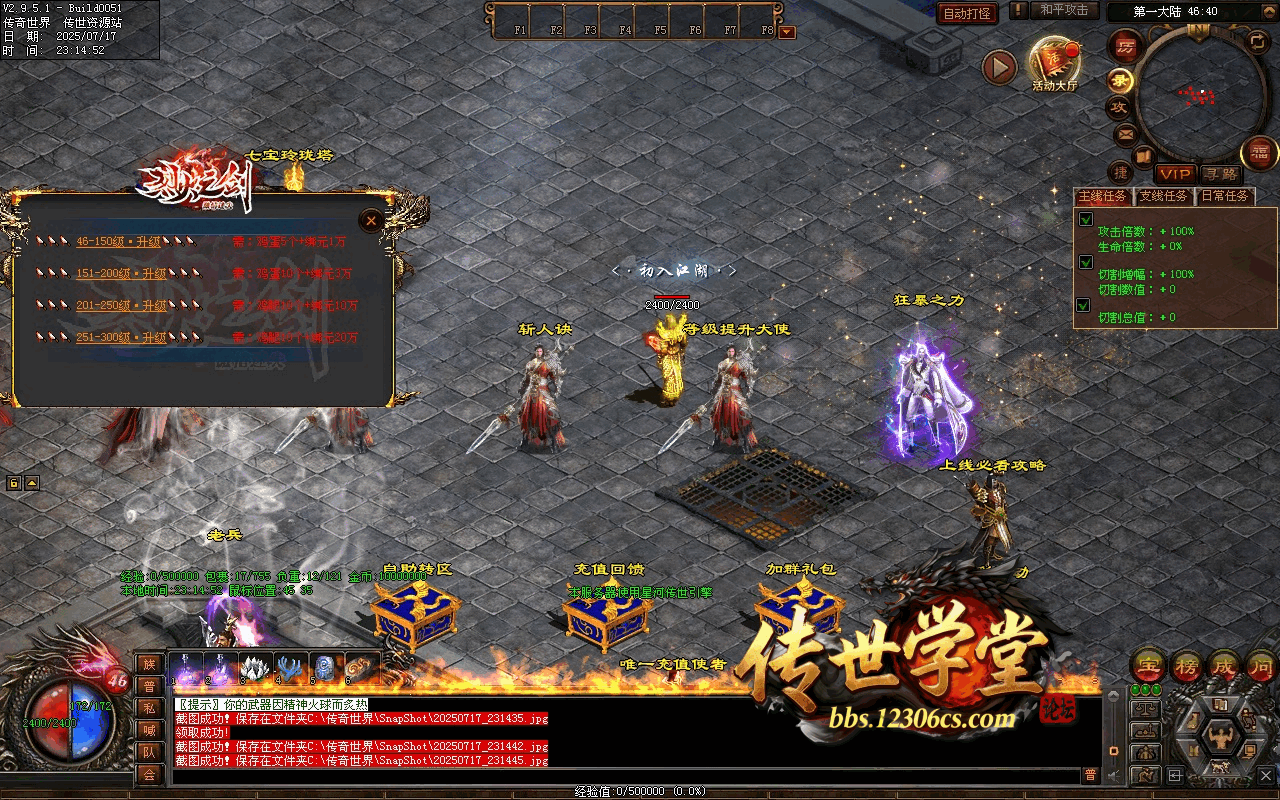Open the mail envelope icon

[x=1125, y=134]
